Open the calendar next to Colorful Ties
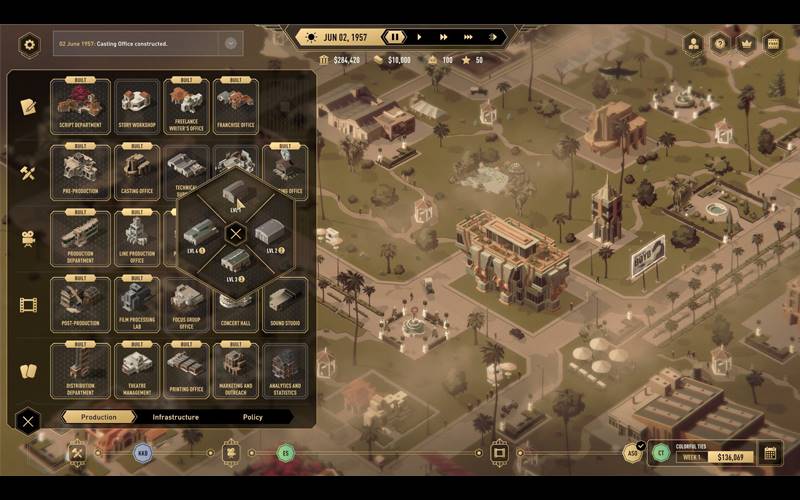This screenshot has width=800, height=500. pyautogui.click(x=769, y=454)
